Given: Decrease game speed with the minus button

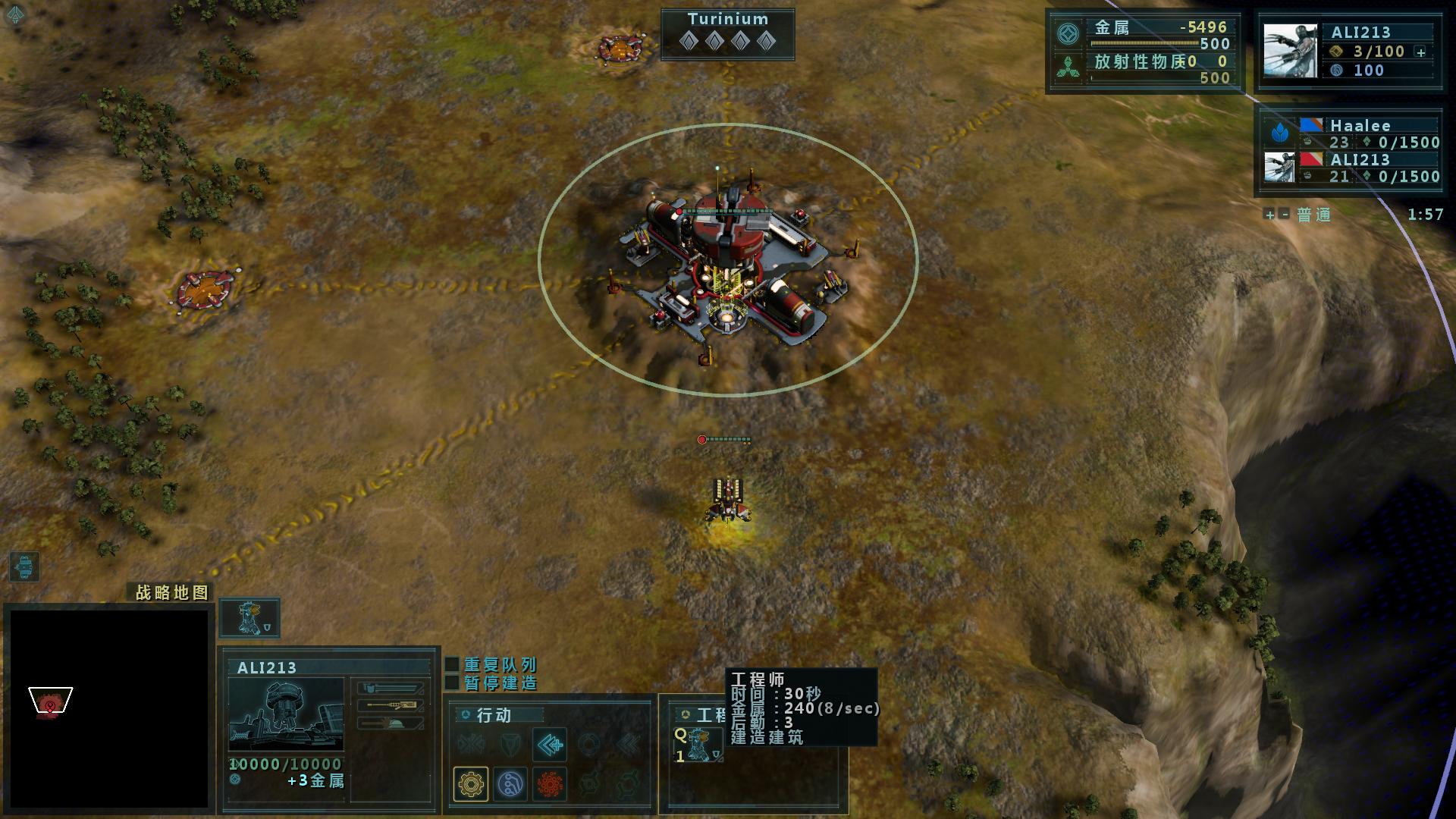Looking at the screenshot, I should coord(1284,215).
